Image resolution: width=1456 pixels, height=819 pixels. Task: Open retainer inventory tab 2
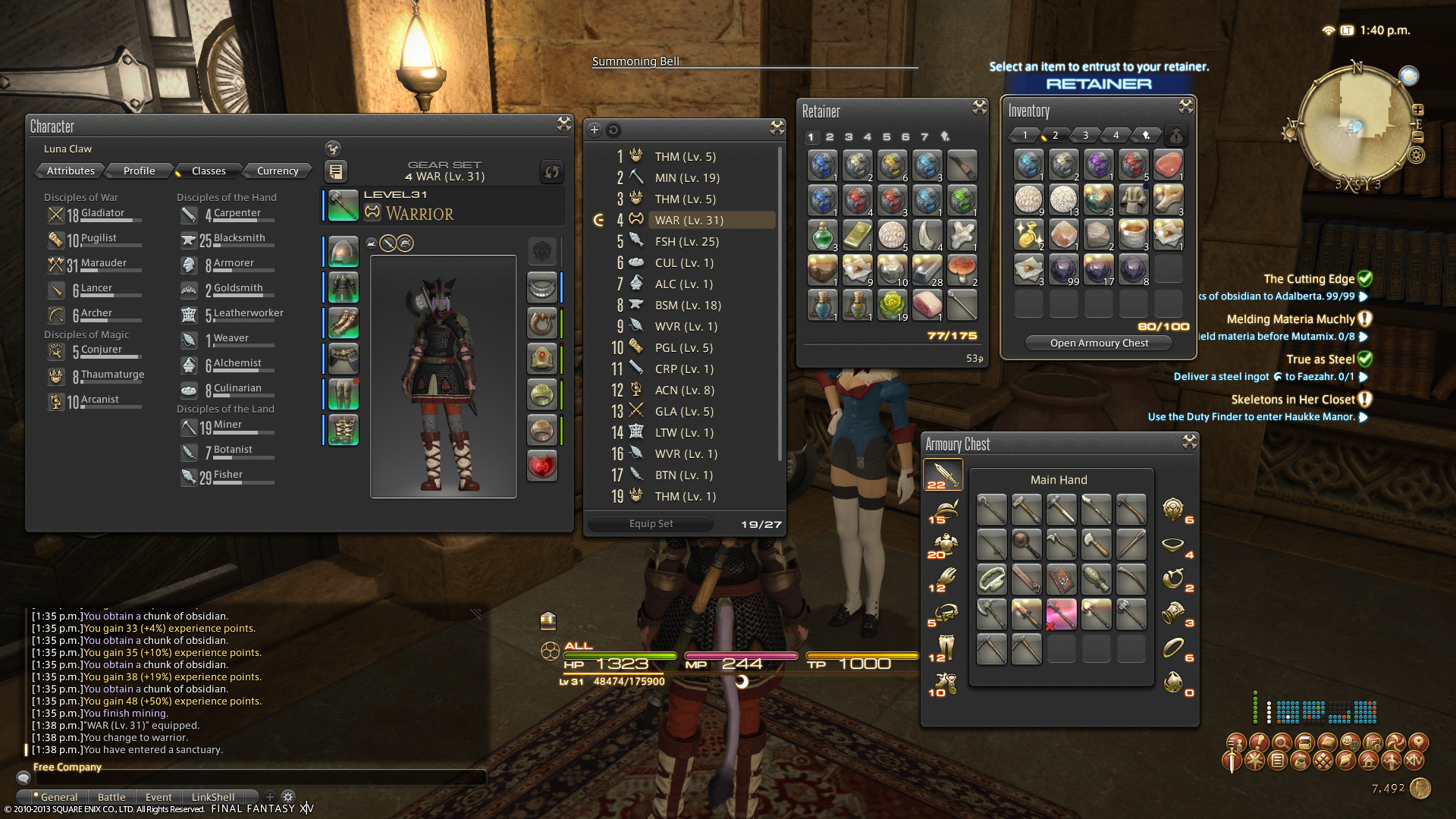tap(830, 136)
